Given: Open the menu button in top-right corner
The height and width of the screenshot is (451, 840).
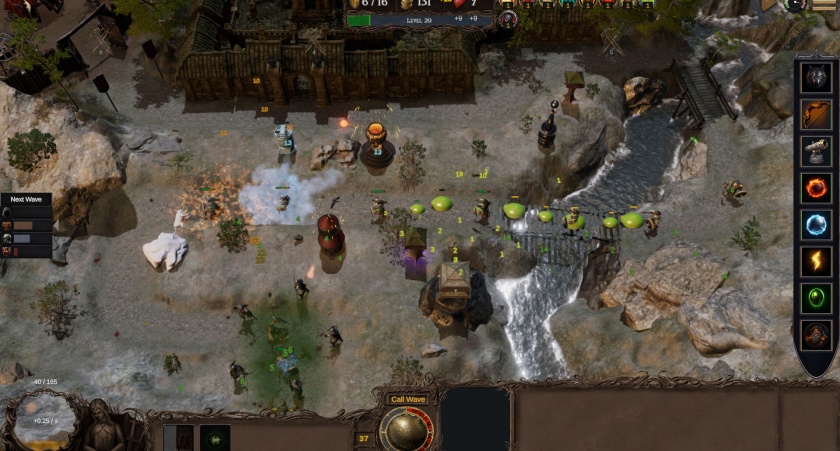Looking at the screenshot, I should point(825,5).
